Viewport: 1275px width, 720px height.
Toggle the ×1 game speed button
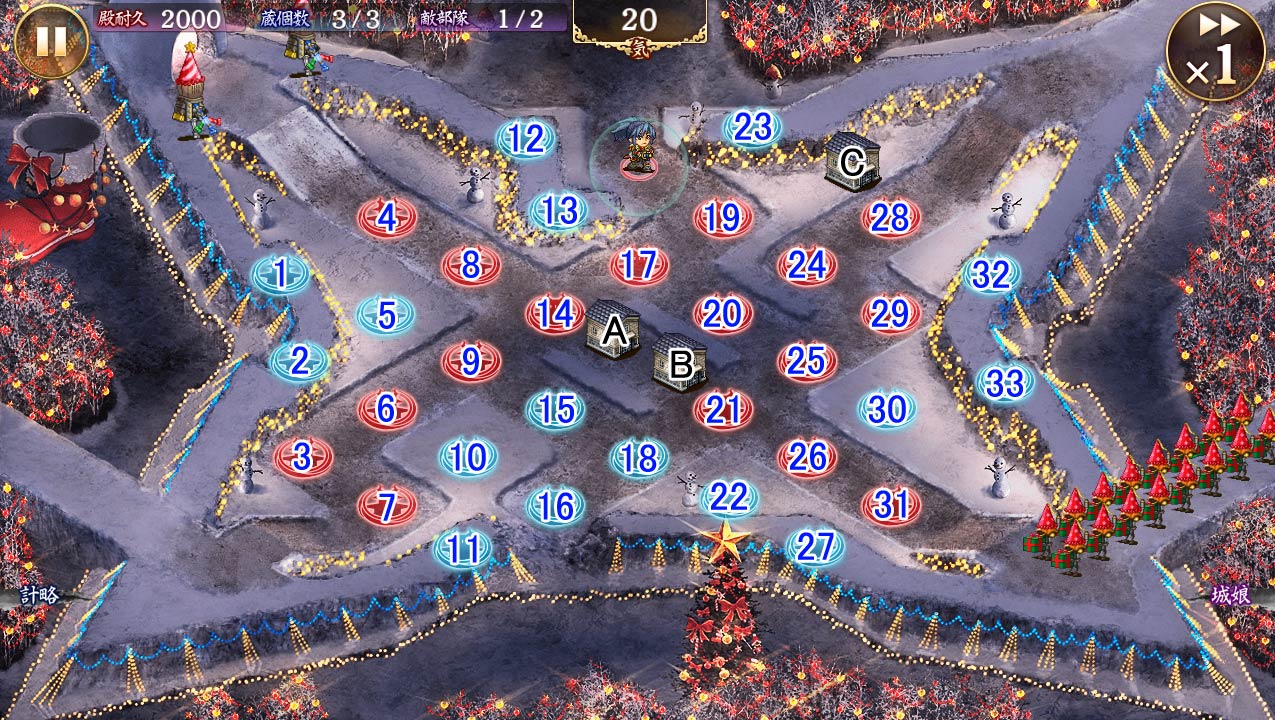click(1215, 52)
